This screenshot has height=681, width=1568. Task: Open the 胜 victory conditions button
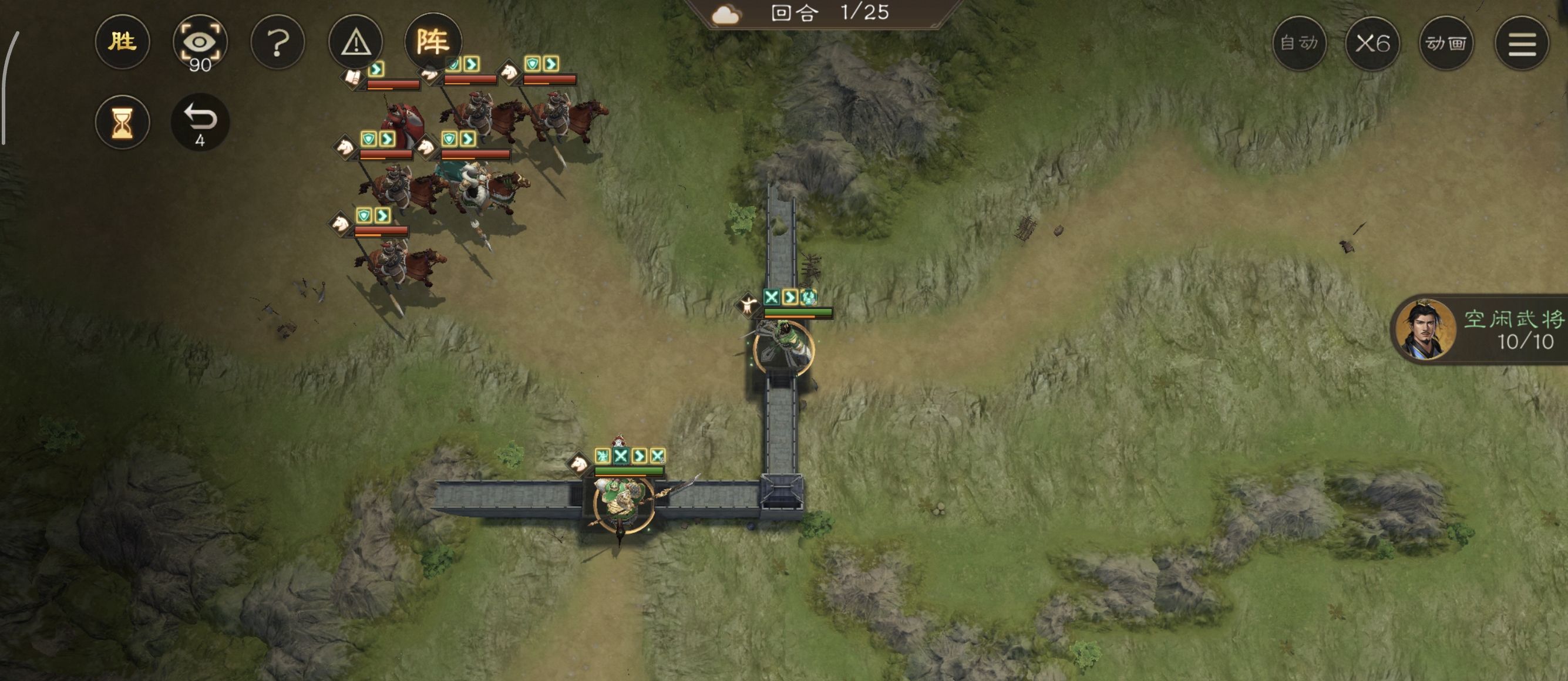(x=122, y=42)
